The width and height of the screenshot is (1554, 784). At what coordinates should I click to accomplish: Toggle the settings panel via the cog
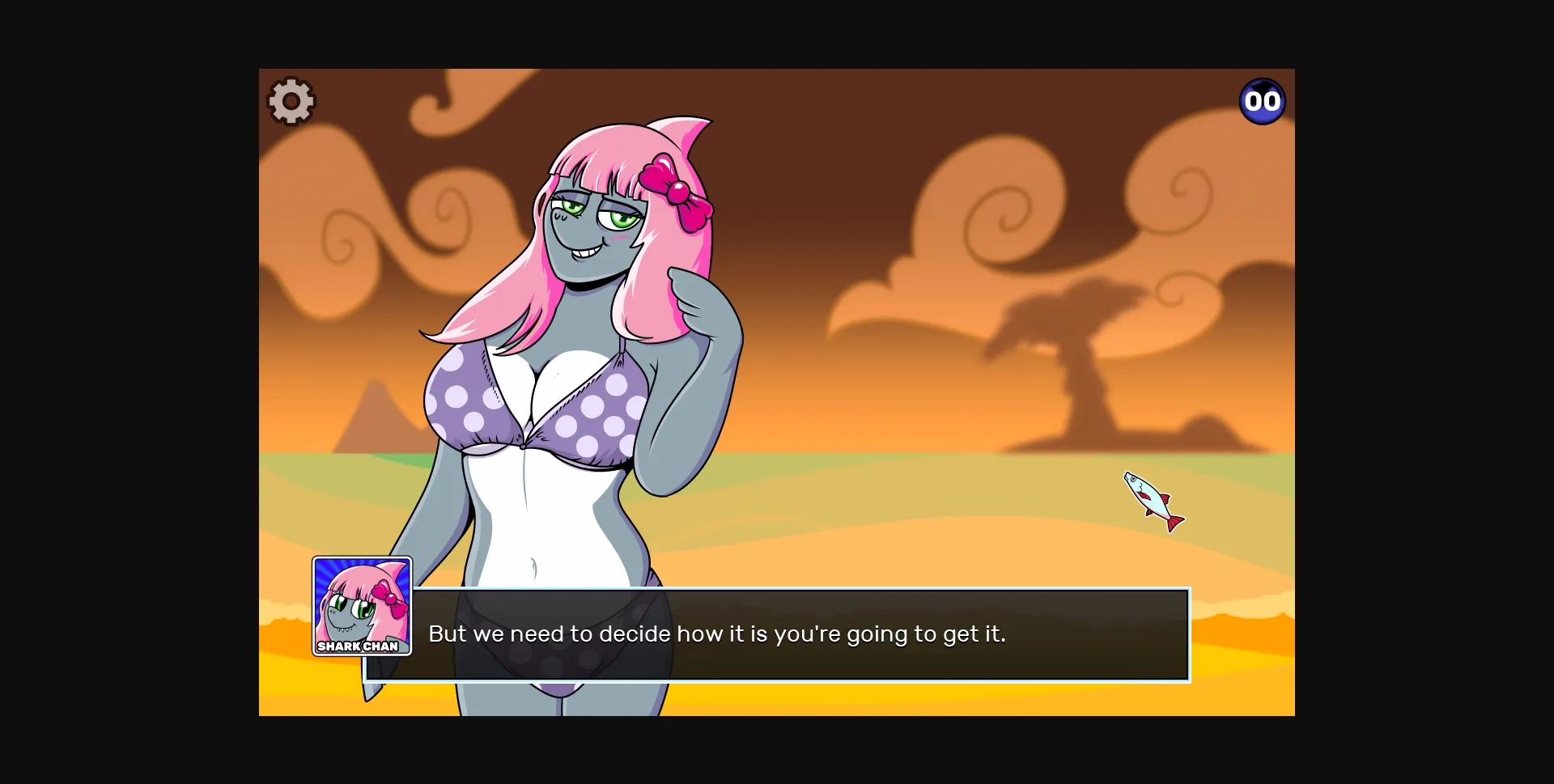pos(290,100)
